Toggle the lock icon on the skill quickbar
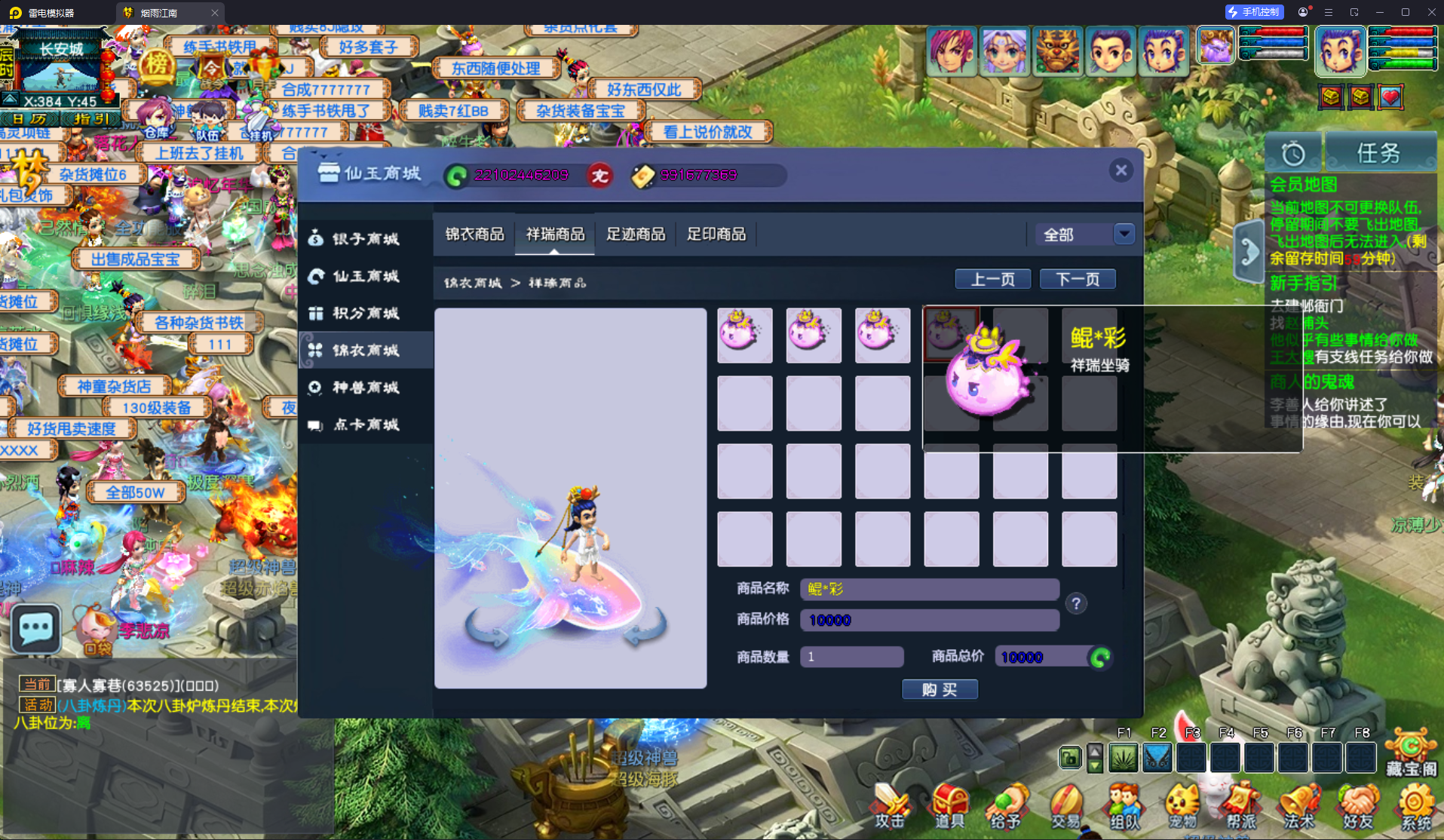This screenshot has height=840, width=1444. 1069,758
